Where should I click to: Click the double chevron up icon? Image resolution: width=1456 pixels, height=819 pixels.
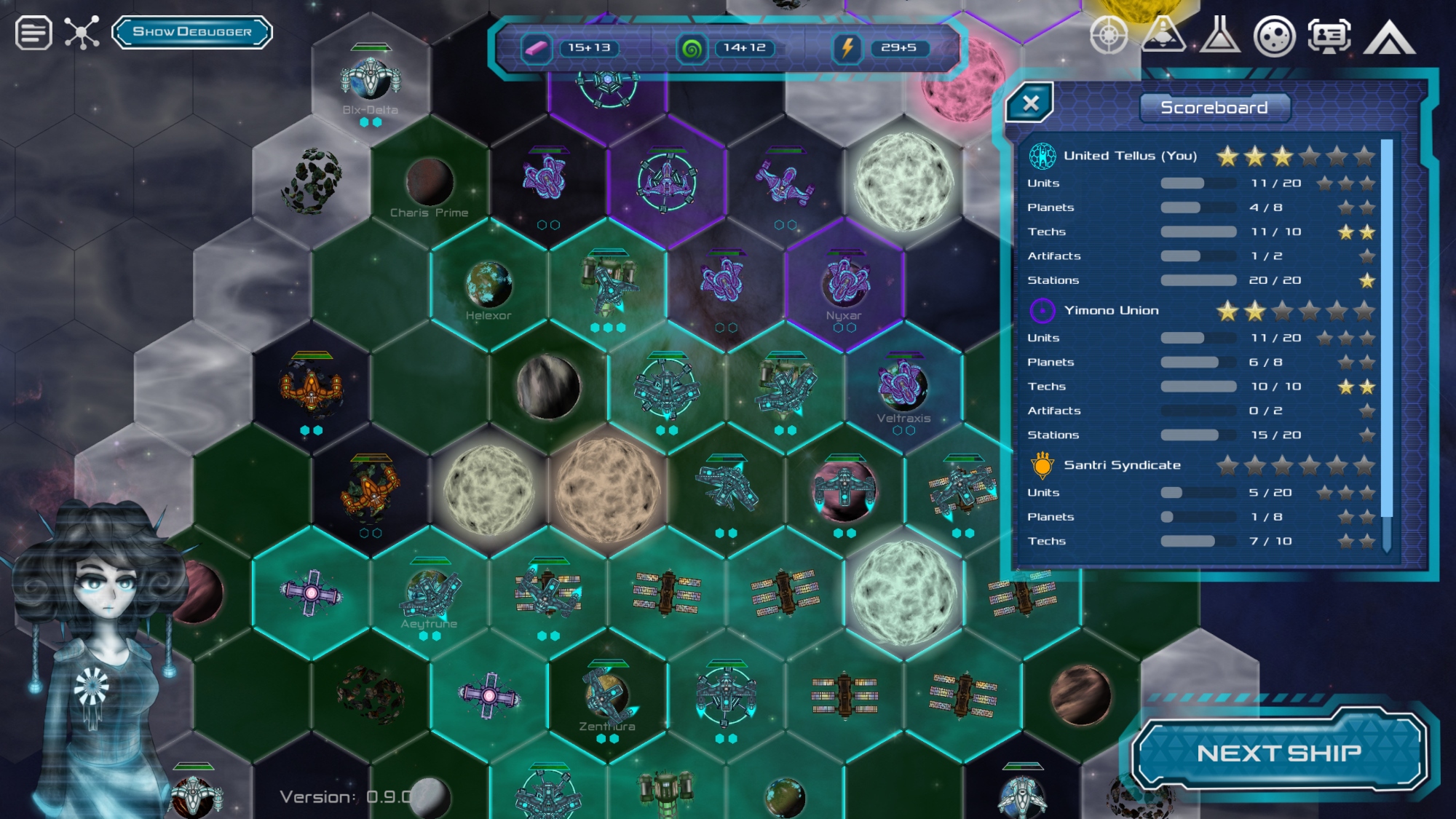point(1389,36)
